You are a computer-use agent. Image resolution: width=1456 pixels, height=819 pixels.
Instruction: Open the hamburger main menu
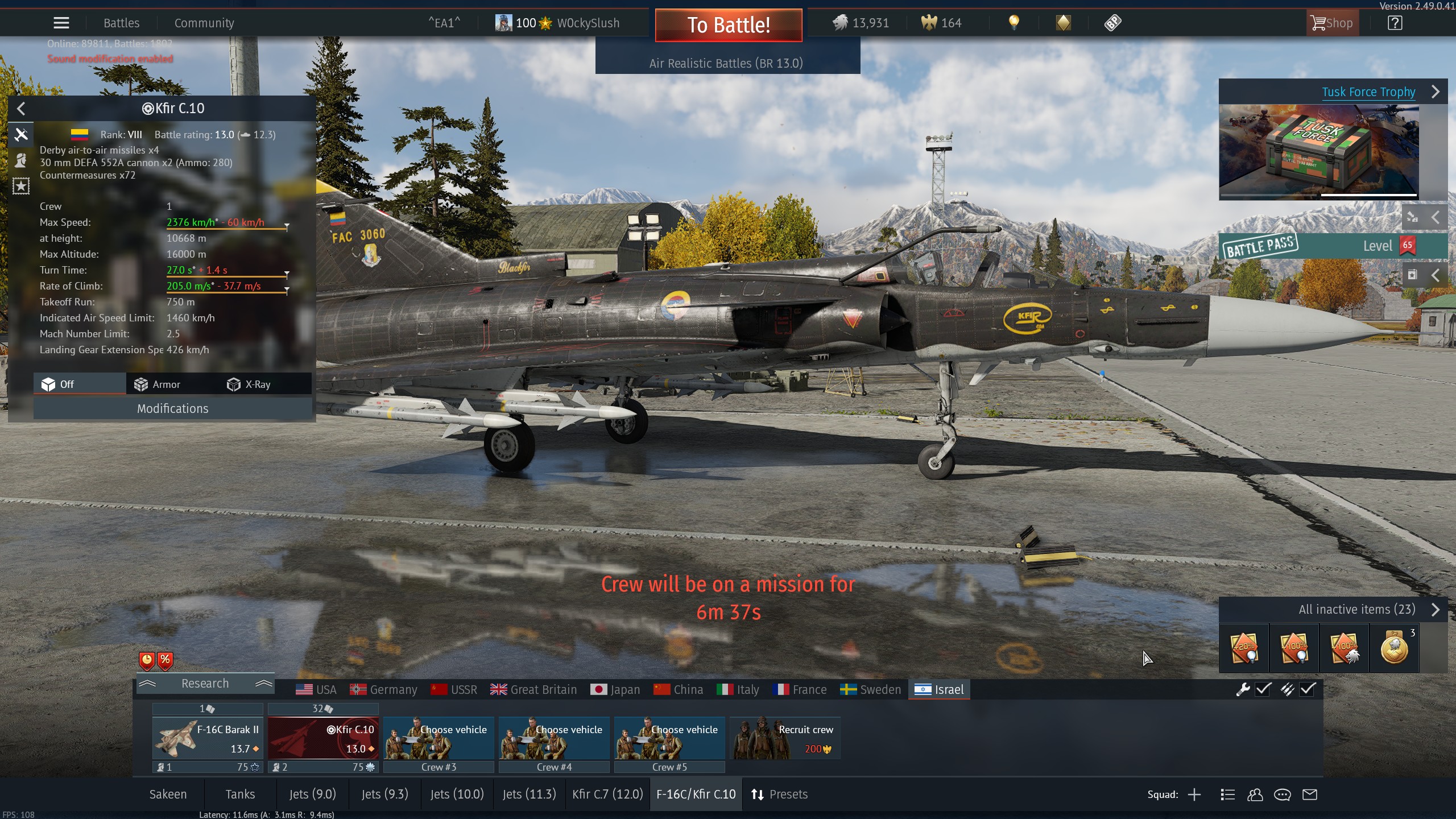point(61,23)
